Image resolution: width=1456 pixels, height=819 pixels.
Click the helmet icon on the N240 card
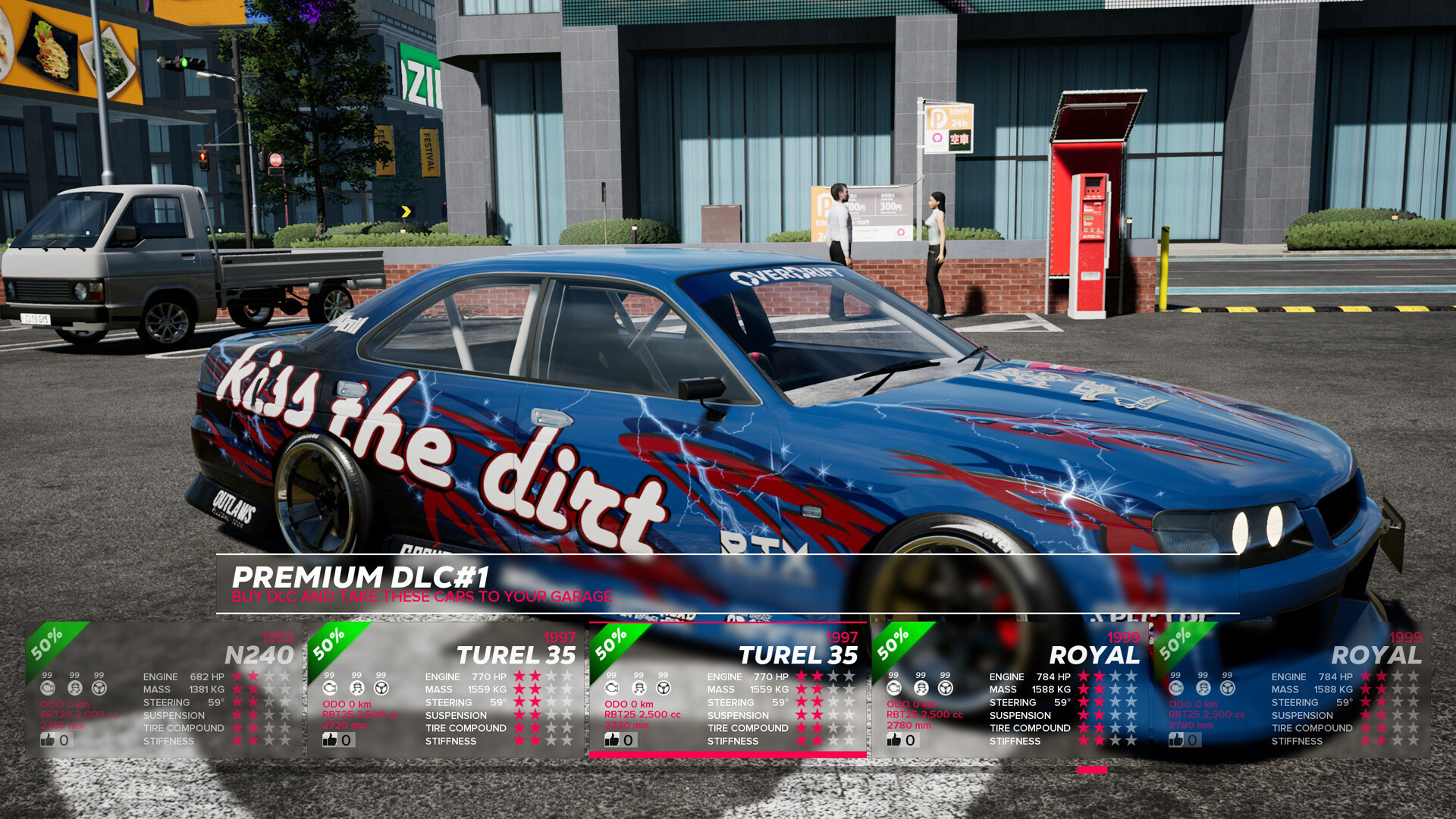[x=74, y=688]
